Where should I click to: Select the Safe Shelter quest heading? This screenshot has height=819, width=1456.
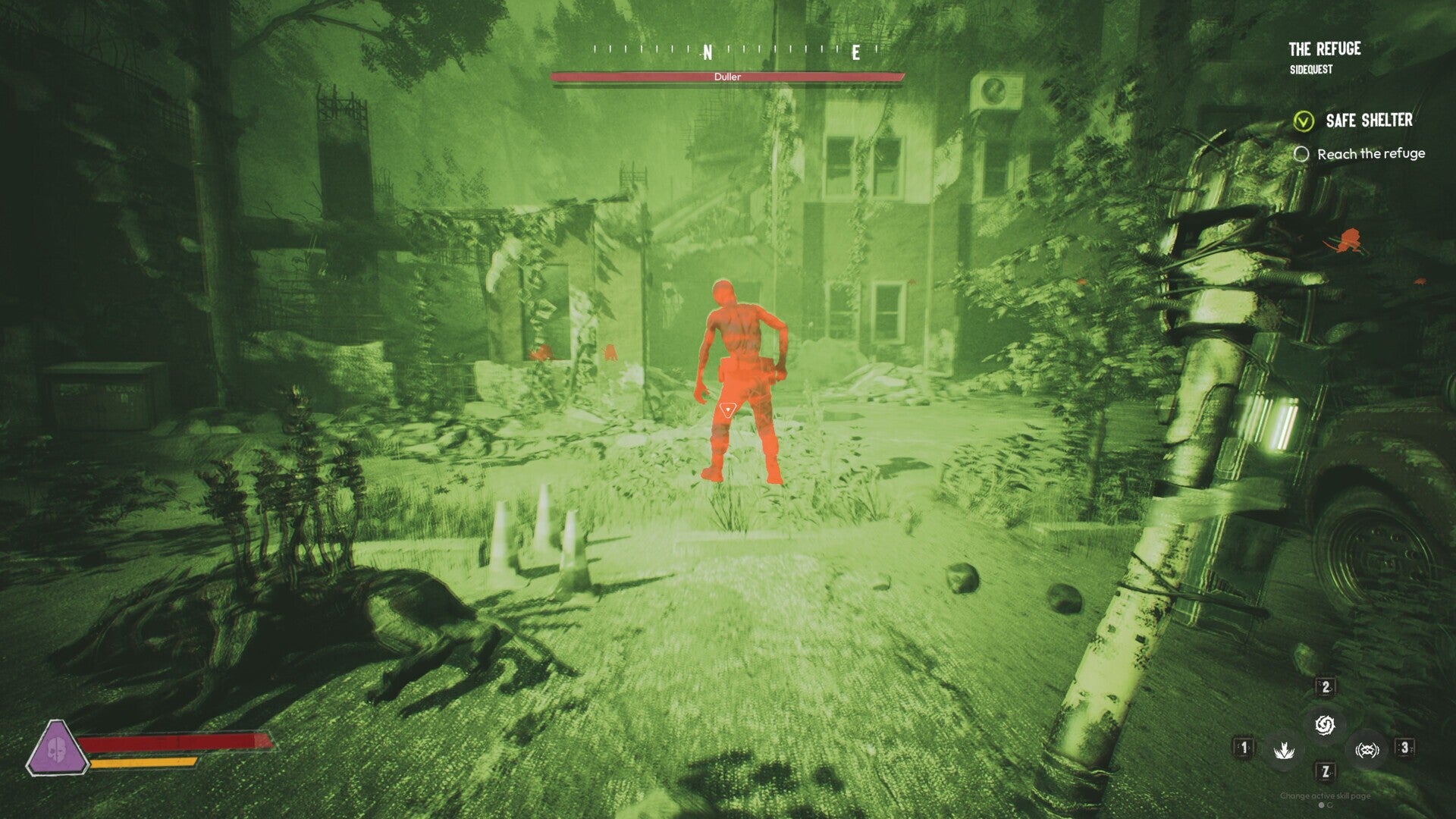click(x=1369, y=121)
